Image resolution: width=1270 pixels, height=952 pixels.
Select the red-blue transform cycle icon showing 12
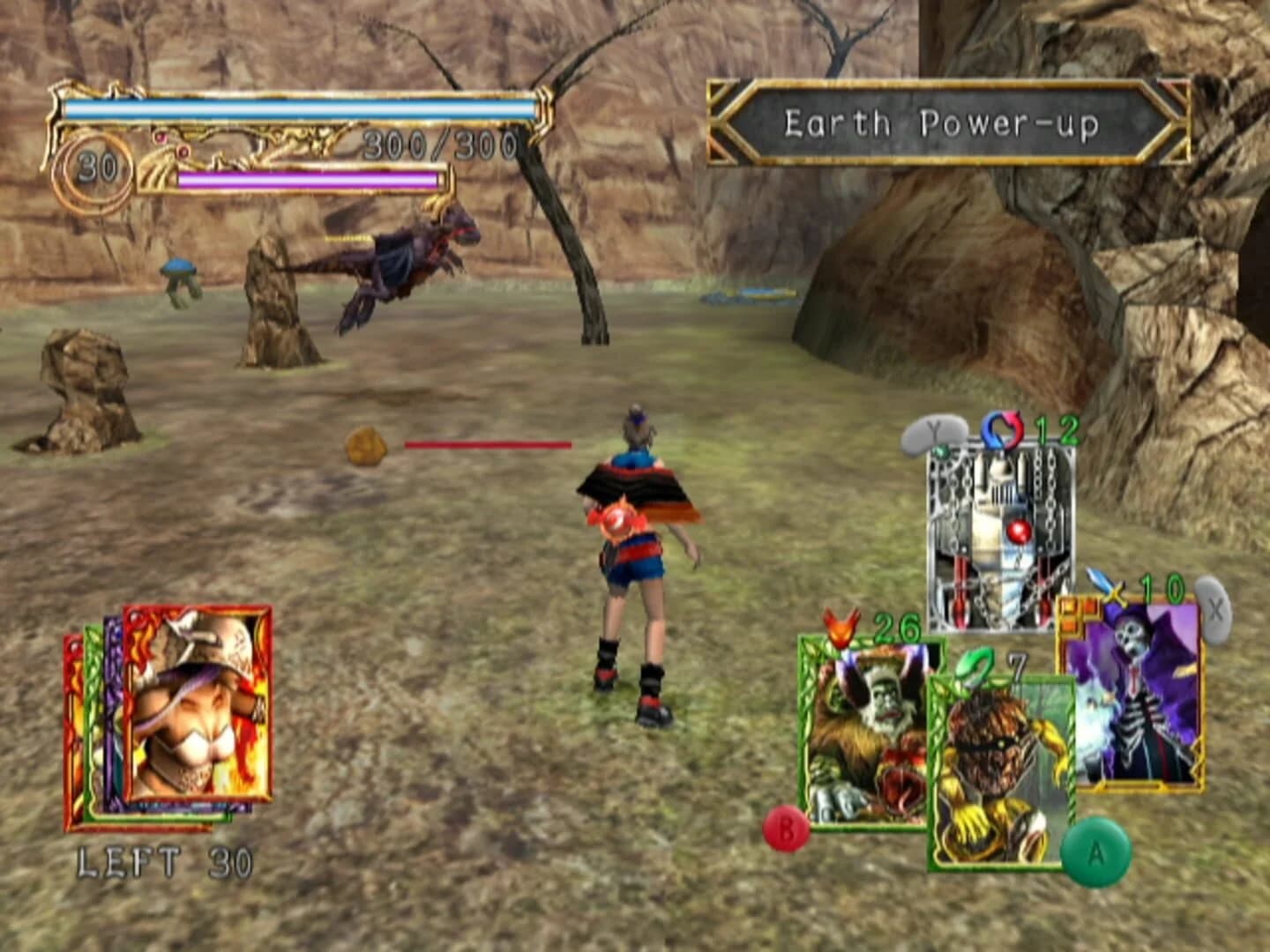coord(1005,431)
